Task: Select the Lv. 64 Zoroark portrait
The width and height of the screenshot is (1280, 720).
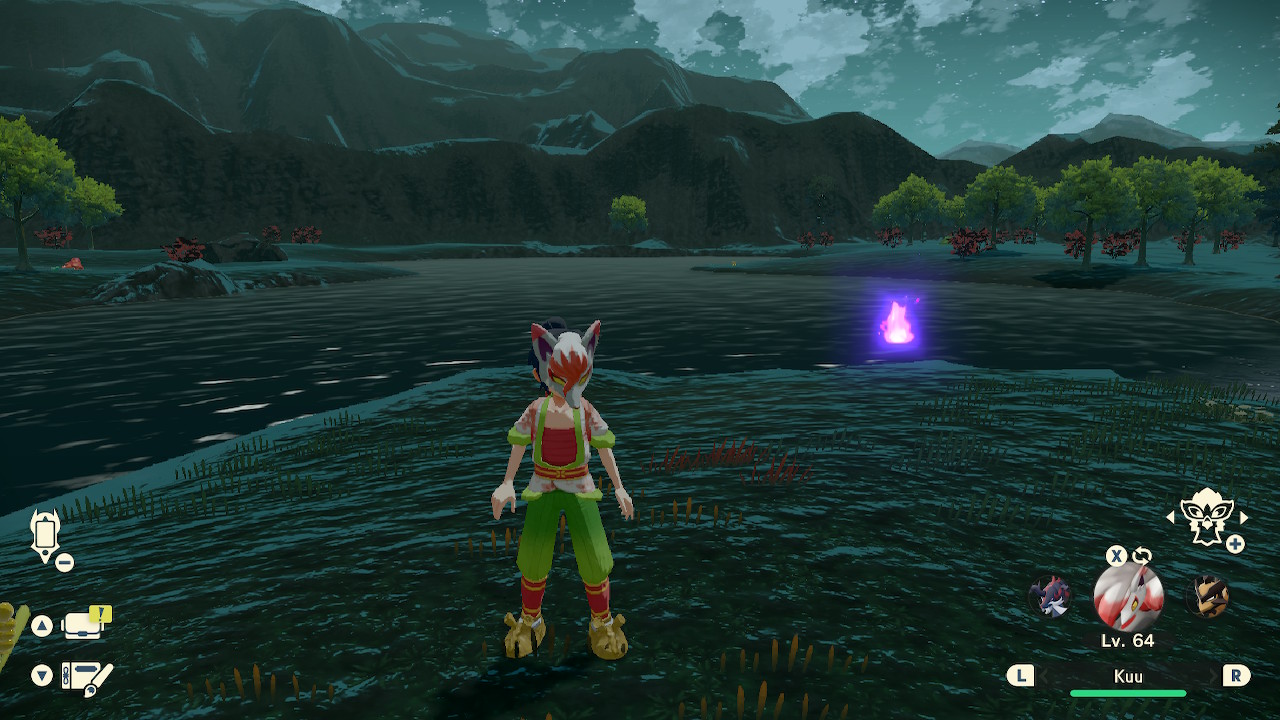Action: click(1128, 598)
